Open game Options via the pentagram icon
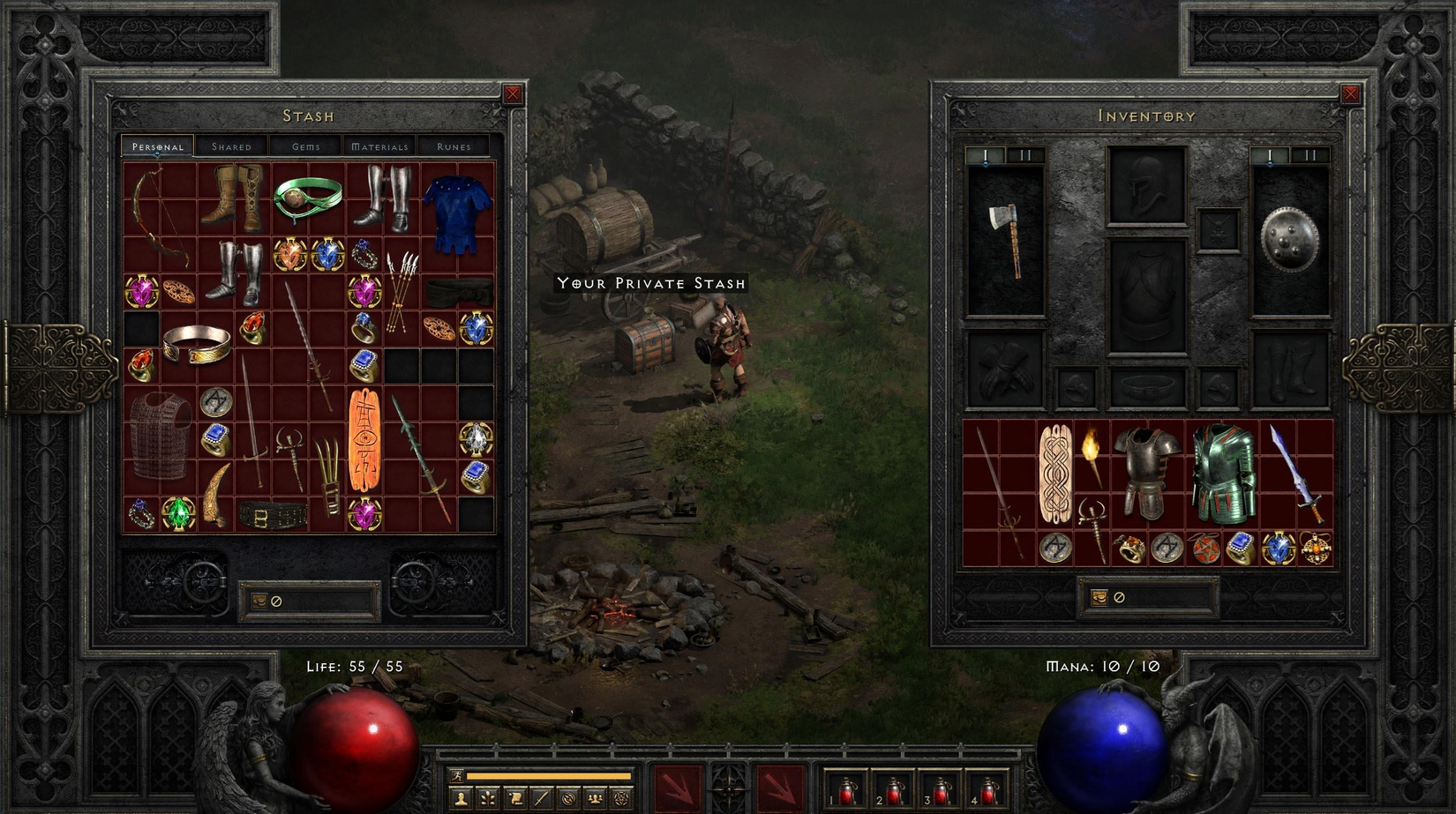The width and height of the screenshot is (1456, 814). pyautogui.click(x=619, y=799)
